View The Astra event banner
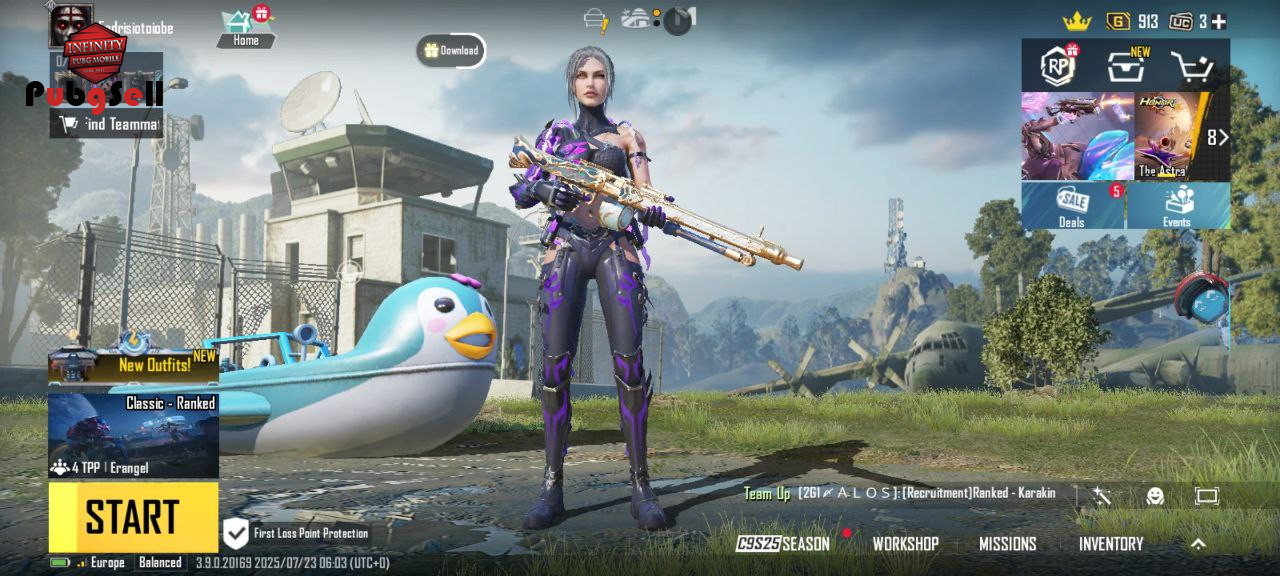 (1170, 137)
